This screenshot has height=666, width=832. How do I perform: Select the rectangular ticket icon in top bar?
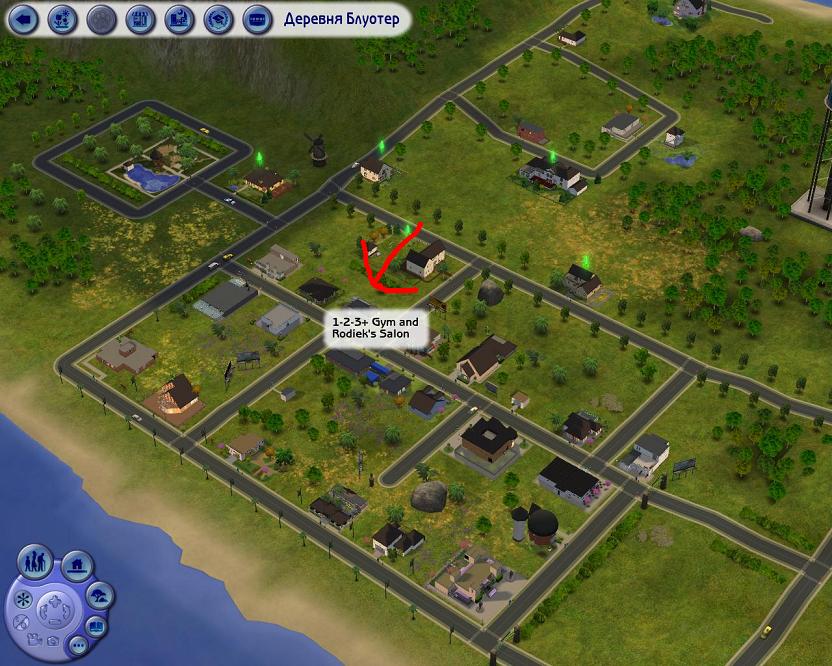256,18
